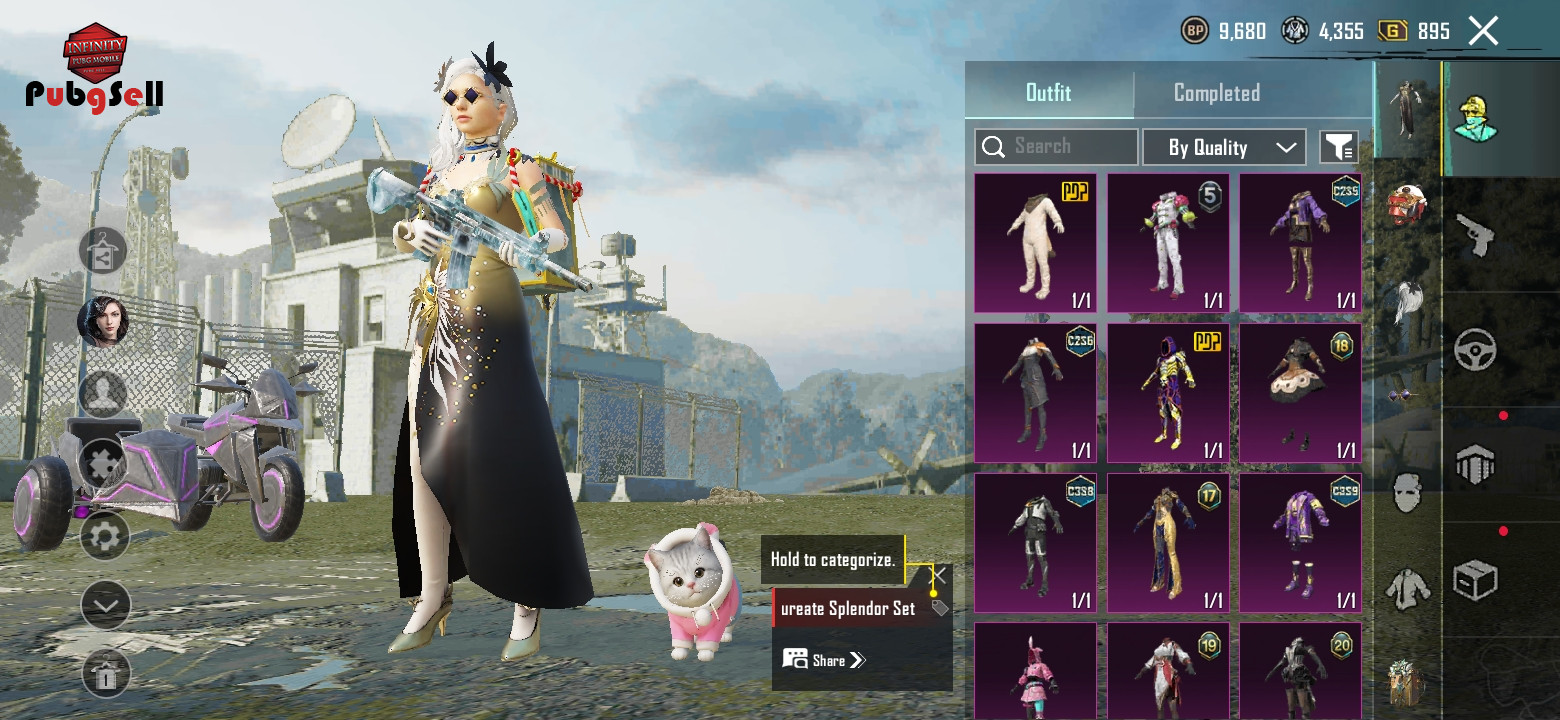Screen dimensions: 1560x720
Task: Share the Laureate Splendor Set
Action: pyautogui.click(x=825, y=660)
